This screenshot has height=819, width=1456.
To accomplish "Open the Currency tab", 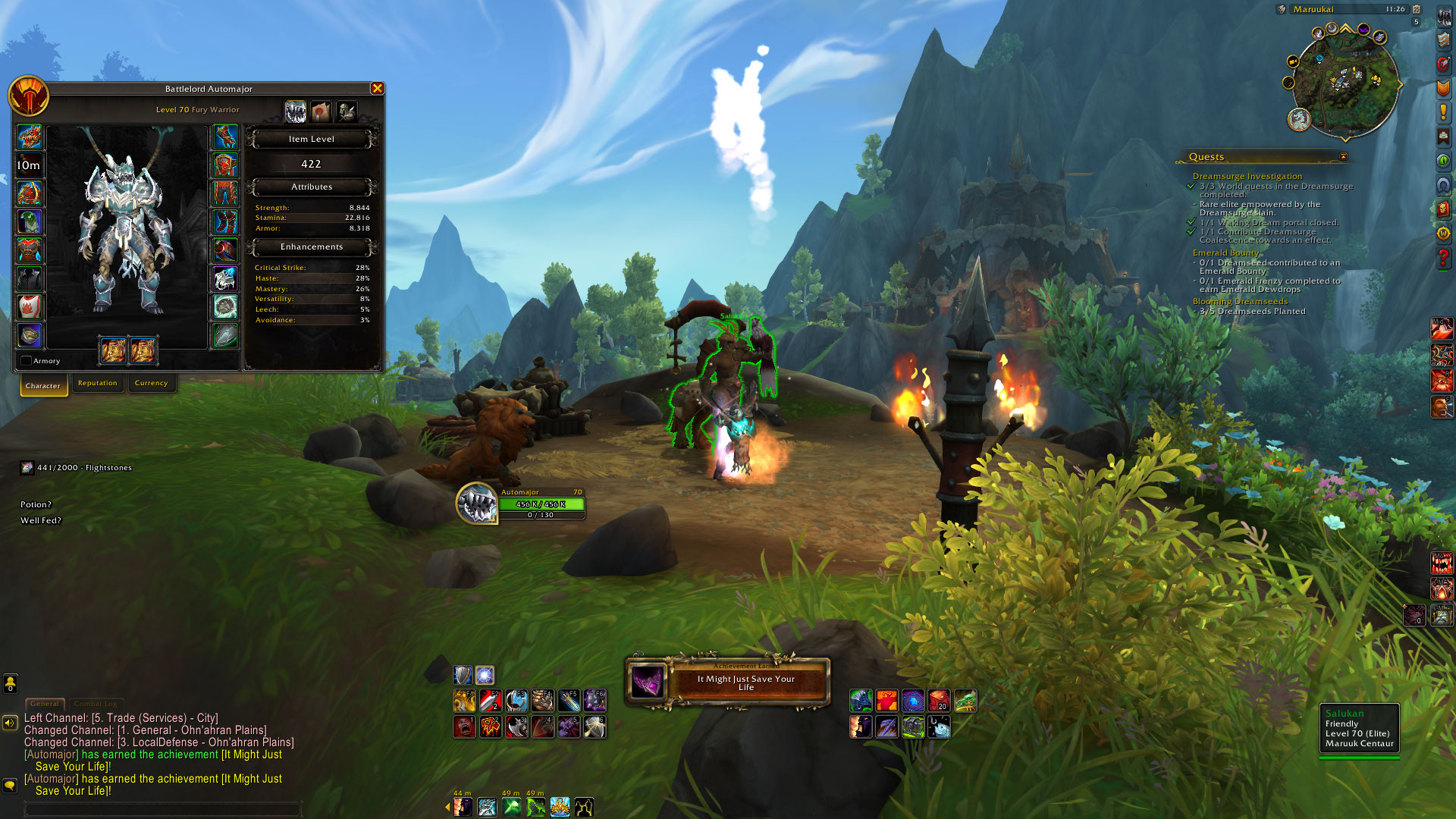I will pyautogui.click(x=151, y=383).
